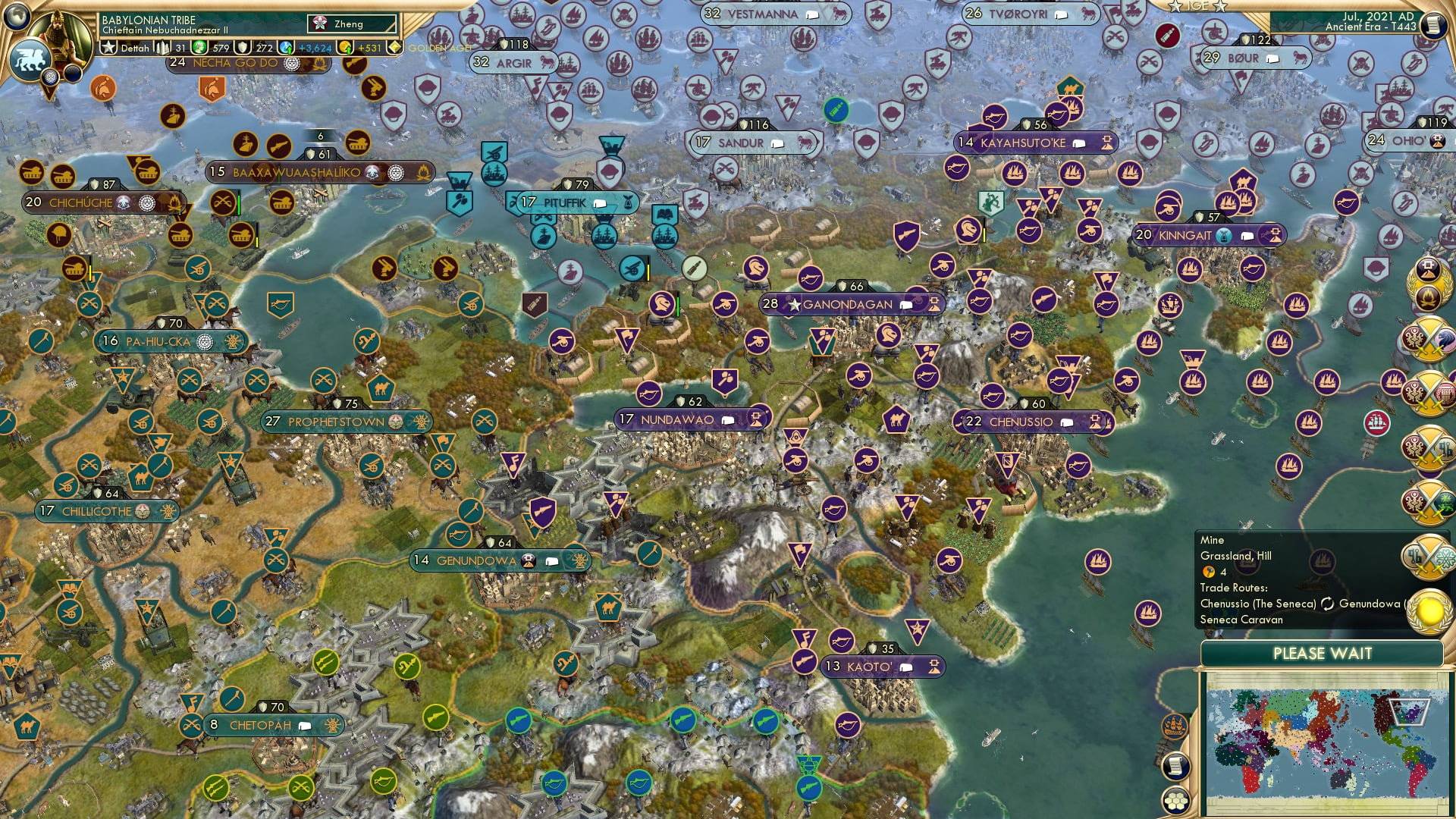Click the capital star icon labeled Dettah

[x=109, y=47]
